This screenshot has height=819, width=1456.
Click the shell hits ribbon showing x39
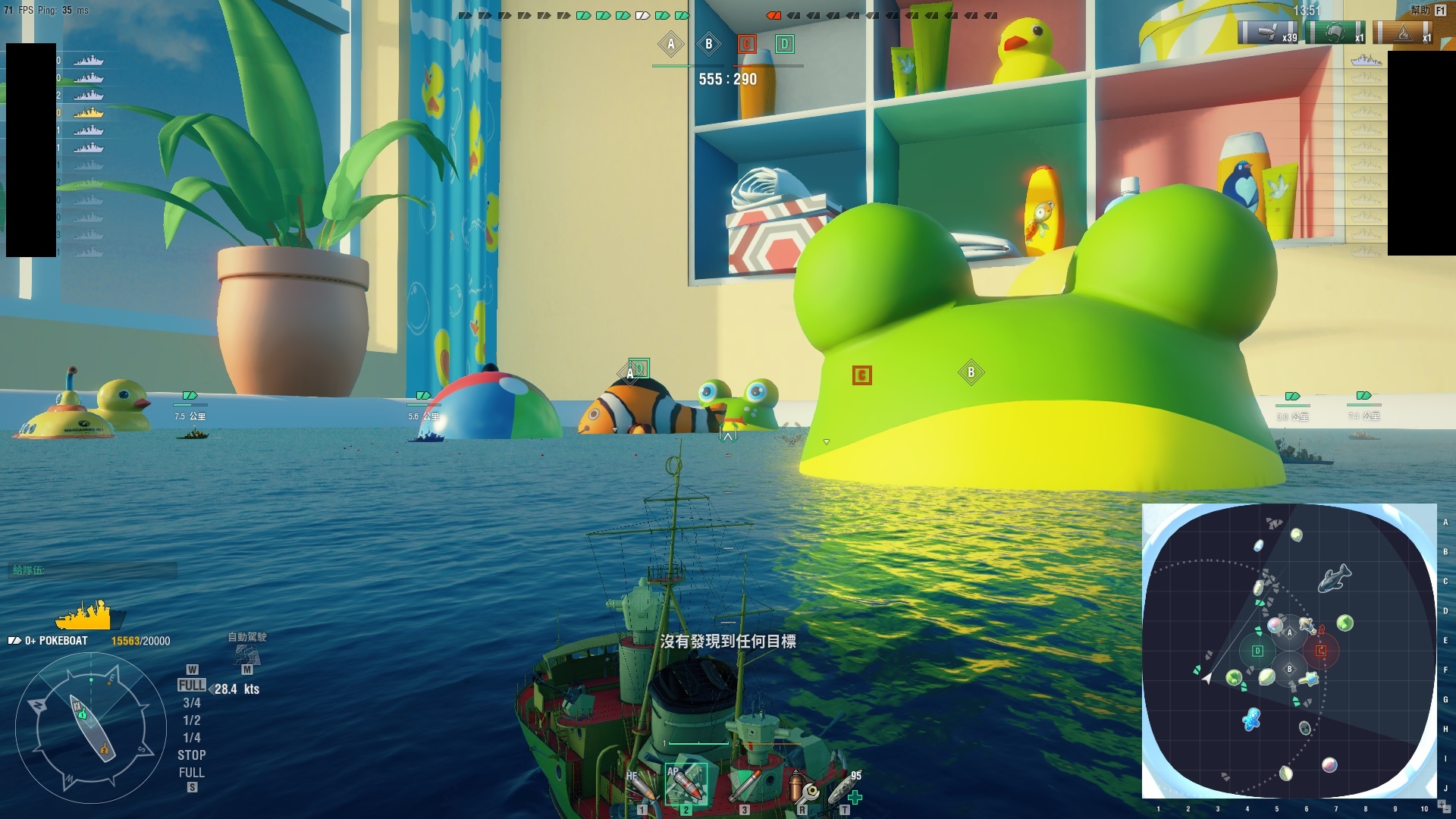click(1268, 33)
